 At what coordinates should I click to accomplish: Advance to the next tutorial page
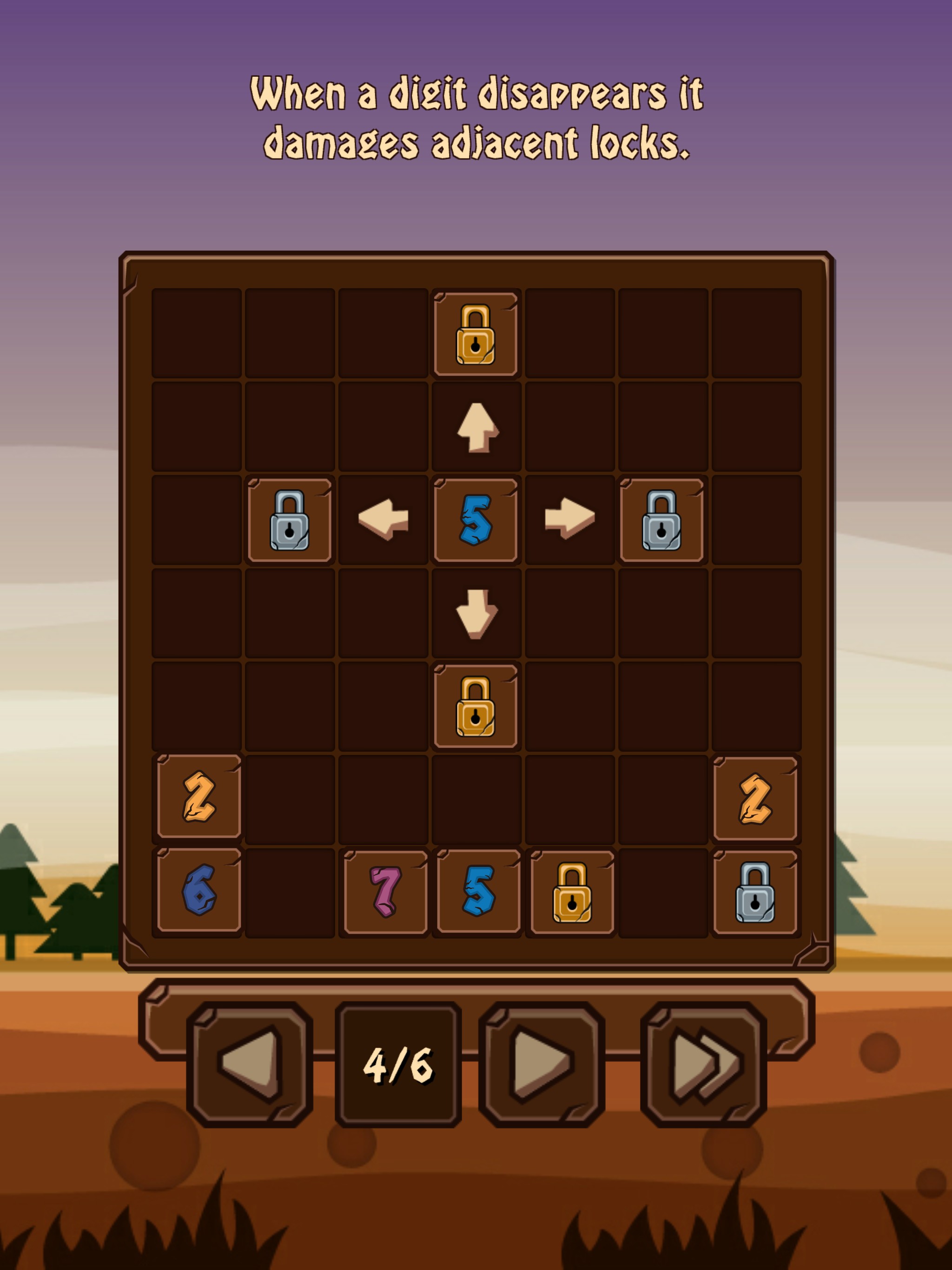pos(542,1065)
